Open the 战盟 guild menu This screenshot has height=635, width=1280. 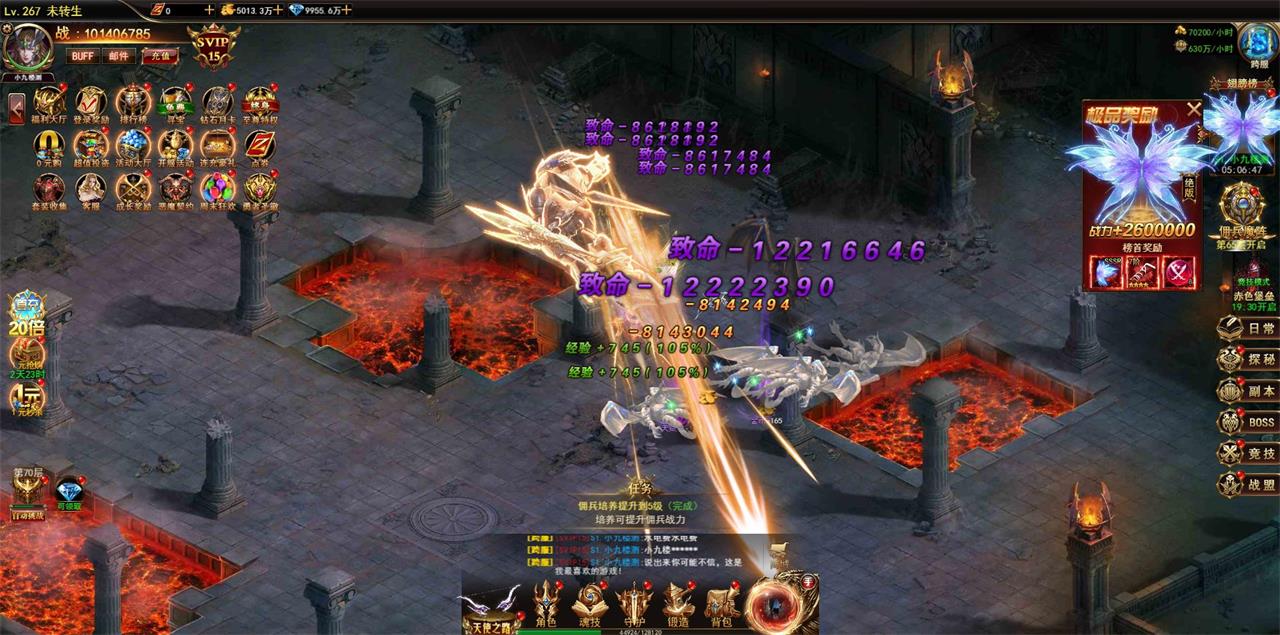pyautogui.click(x=1248, y=485)
